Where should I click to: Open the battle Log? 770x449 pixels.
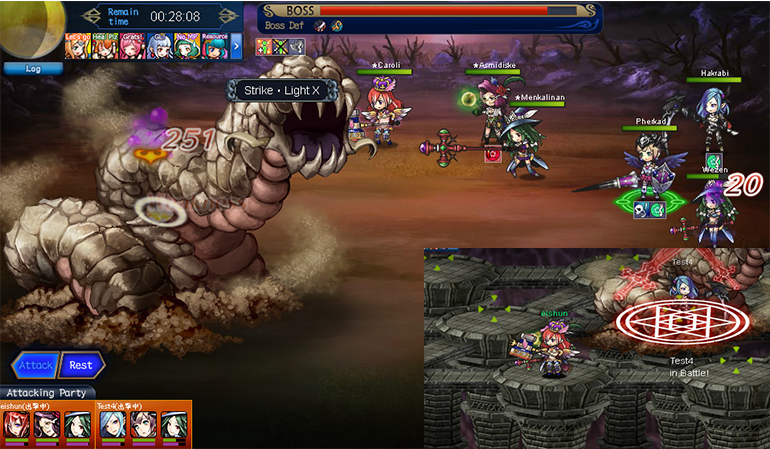(33, 69)
